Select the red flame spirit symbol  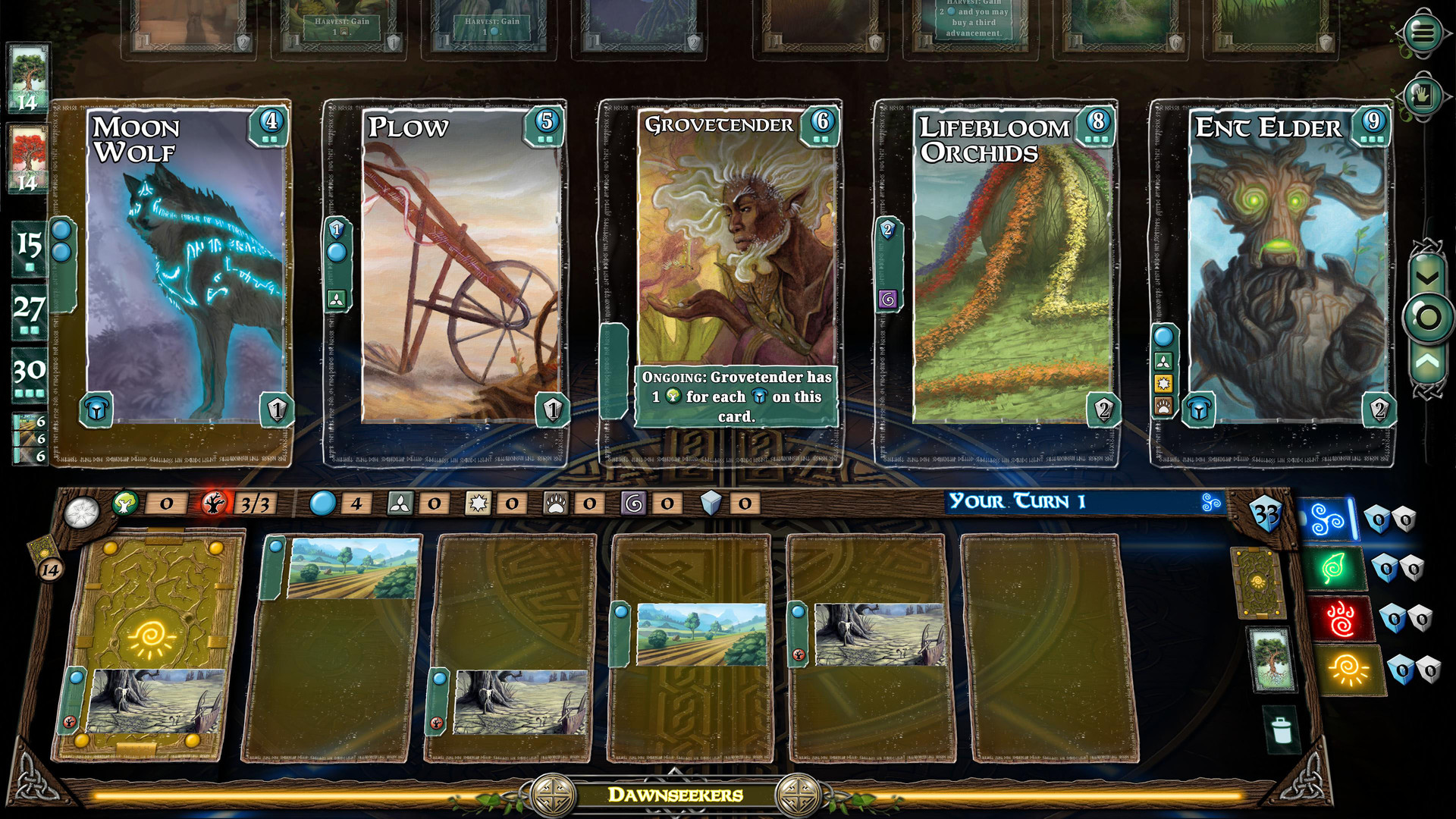pyautogui.click(x=1341, y=619)
